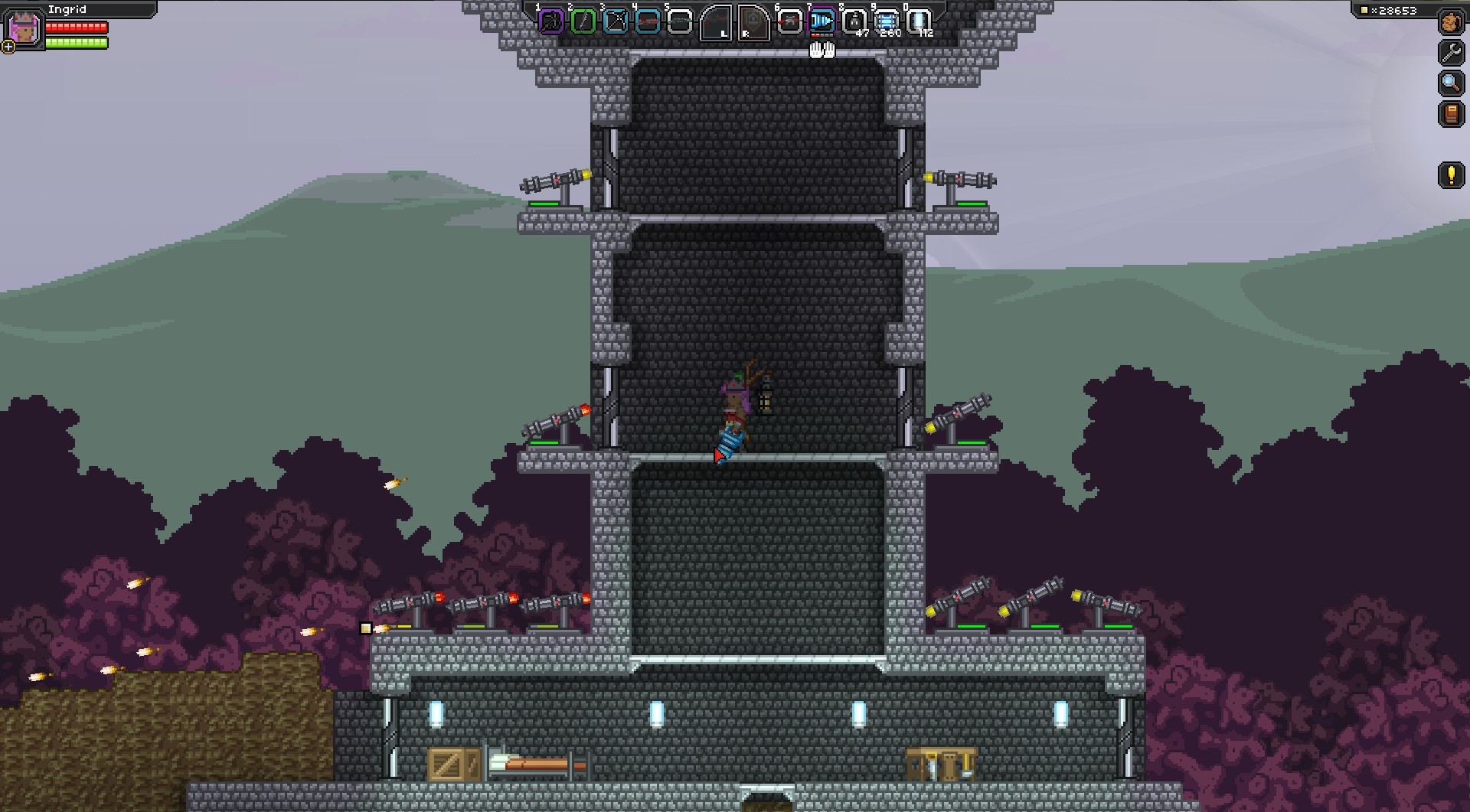This screenshot has height=812, width=1470.
Task: Select the bow in hotbar slot 3
Action: [x=616, y=21]
